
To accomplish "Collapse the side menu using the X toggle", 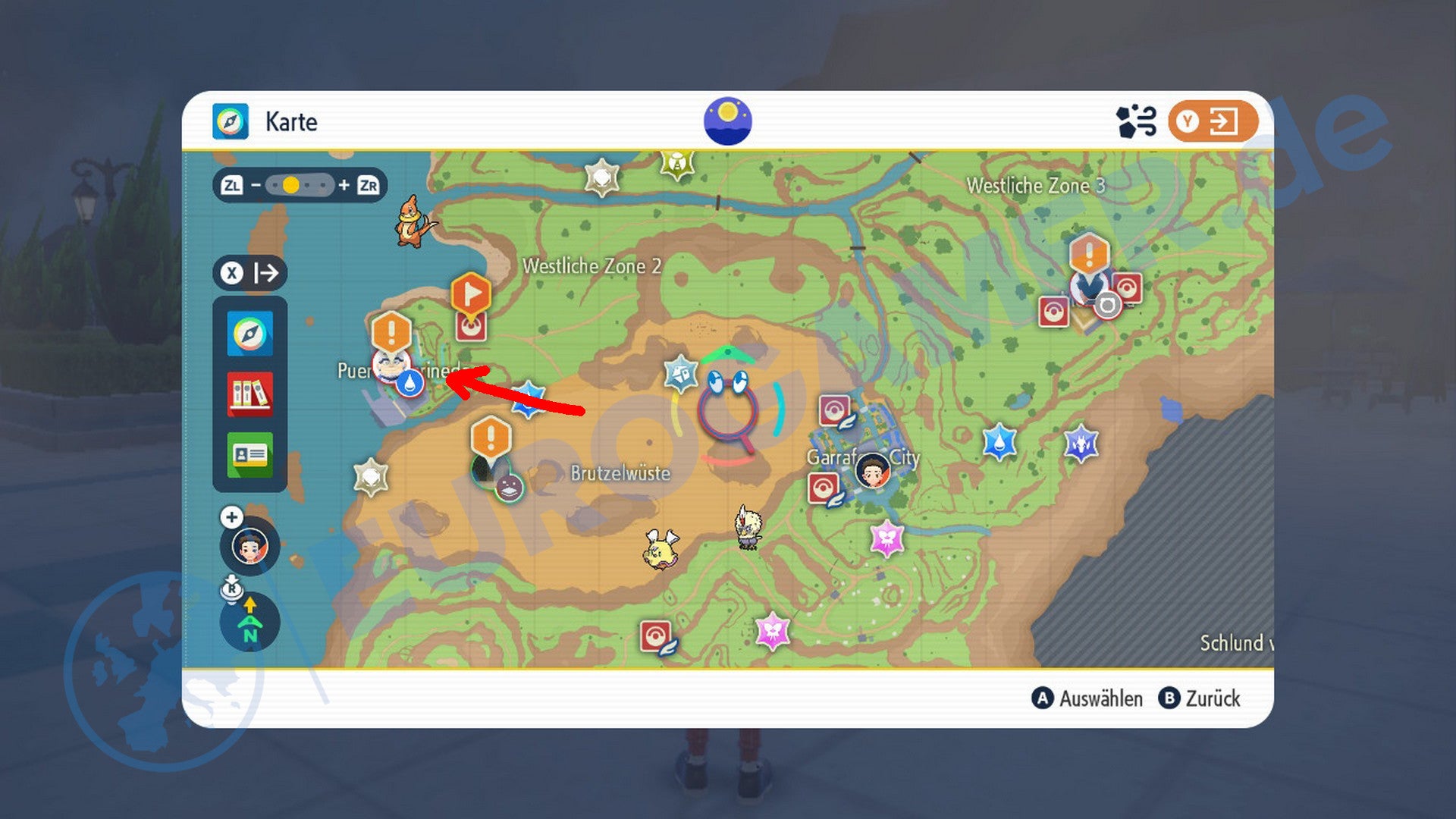I will tap(250, 273).
